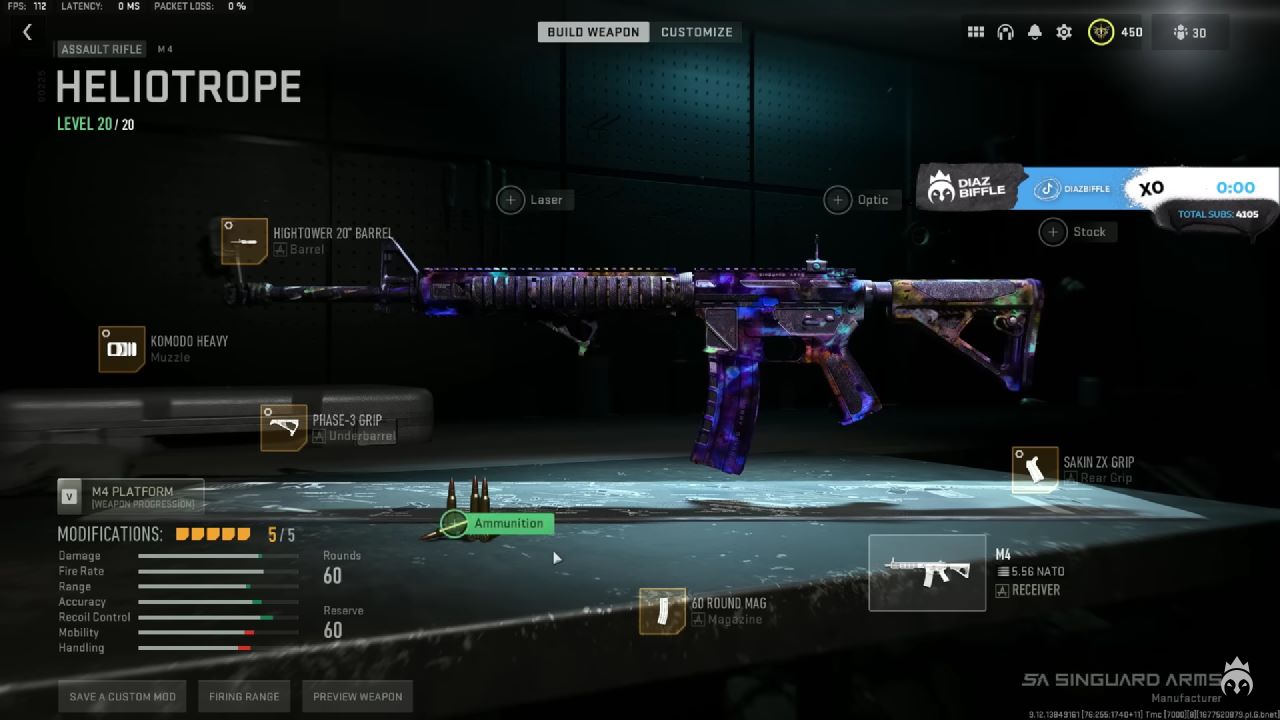Open the audio headset icon
Screen dimensions: 1280x720
[1005, 31]
